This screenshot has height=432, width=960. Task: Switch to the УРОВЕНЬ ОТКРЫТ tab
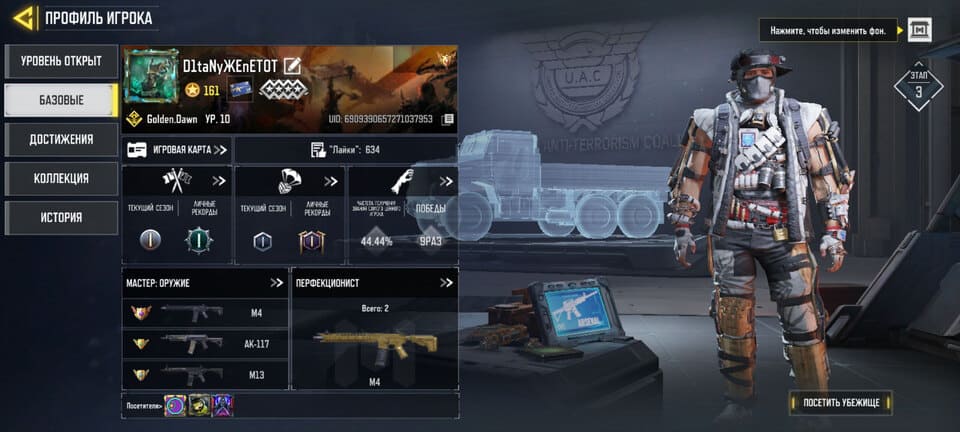[61, 61]
